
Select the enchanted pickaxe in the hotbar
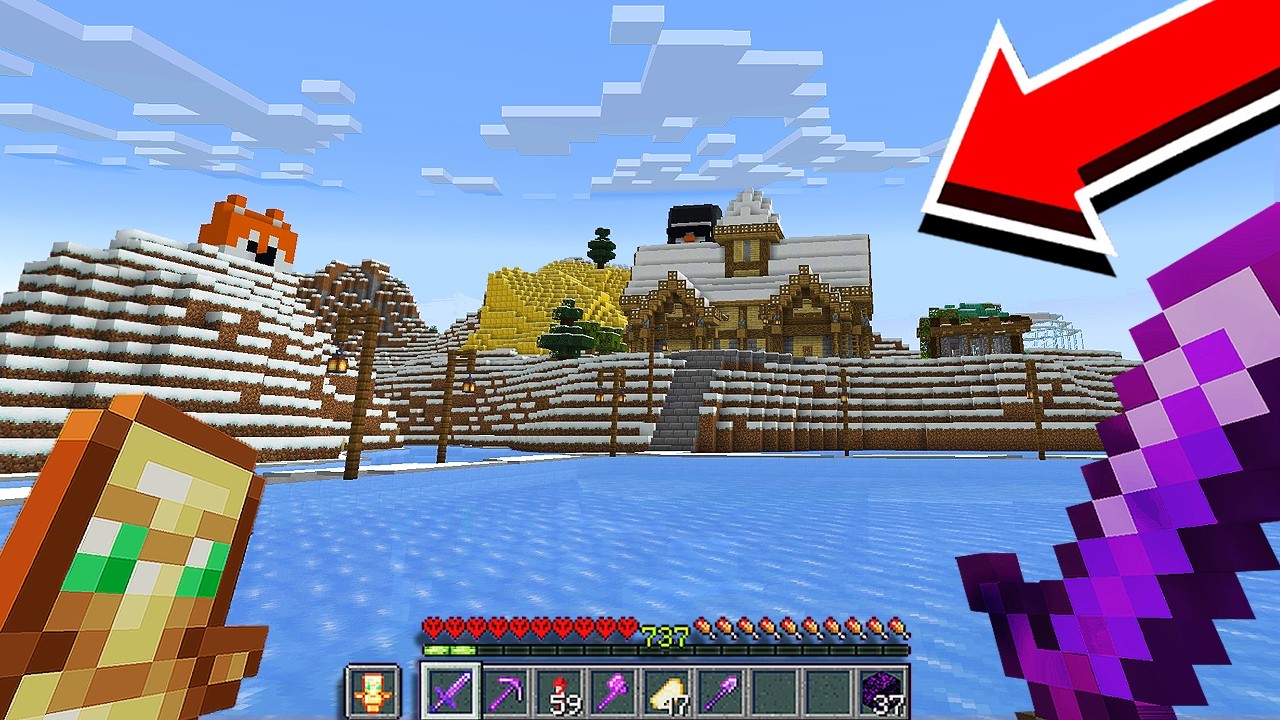tap(508, 690)
